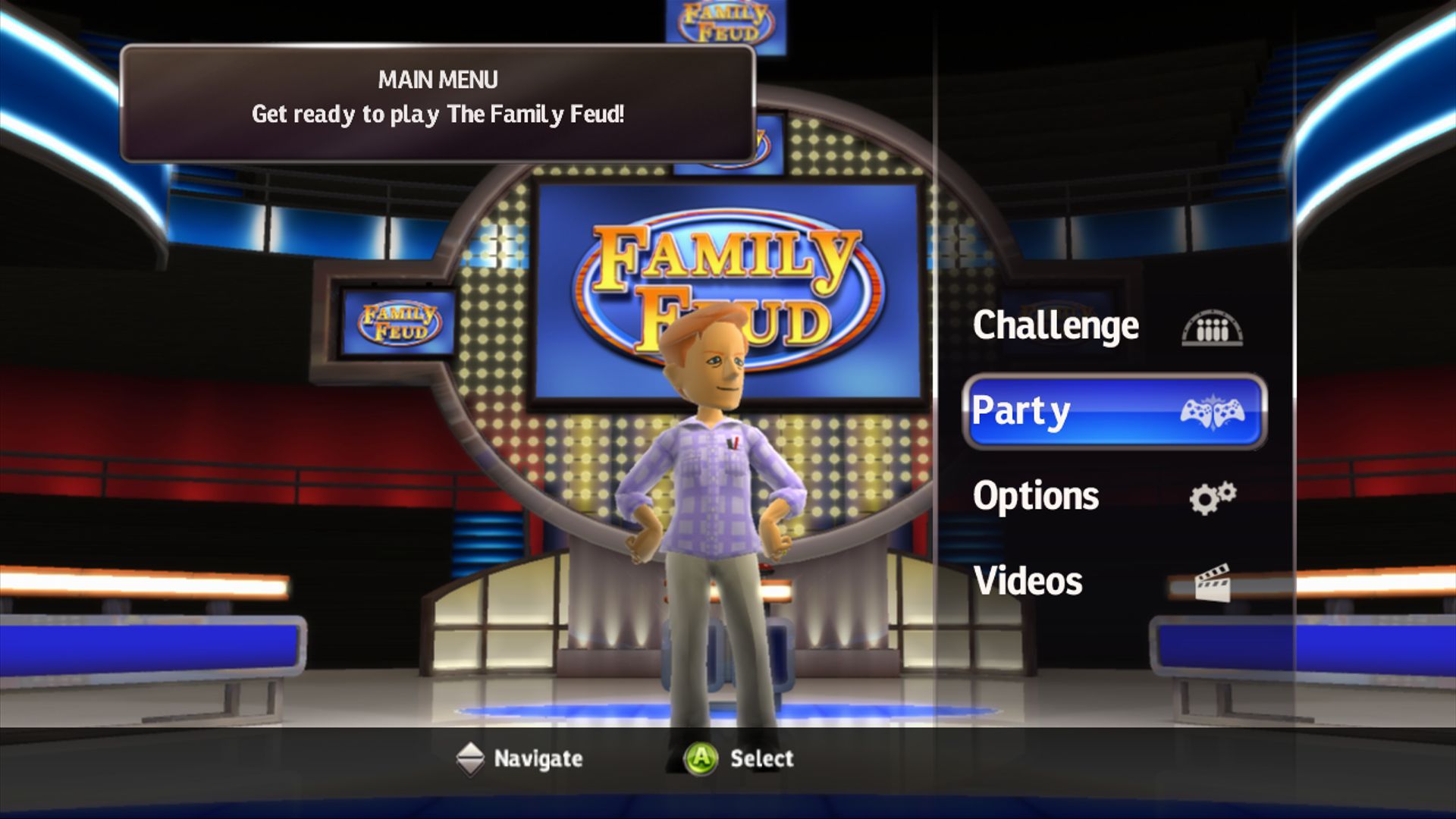Select the Challenge menu entry

(1056, 326)
